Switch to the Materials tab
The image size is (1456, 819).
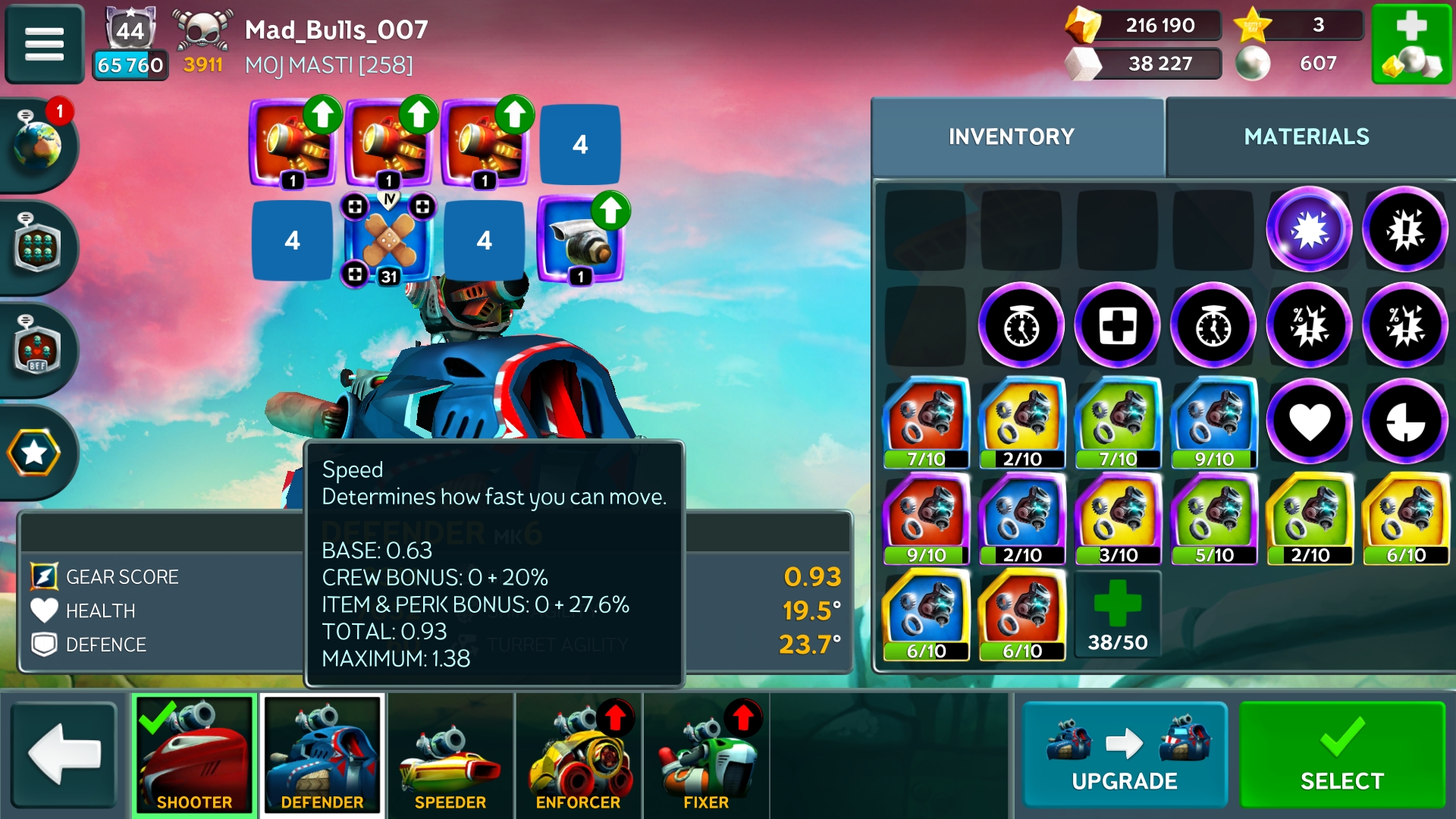point(1306,136)
